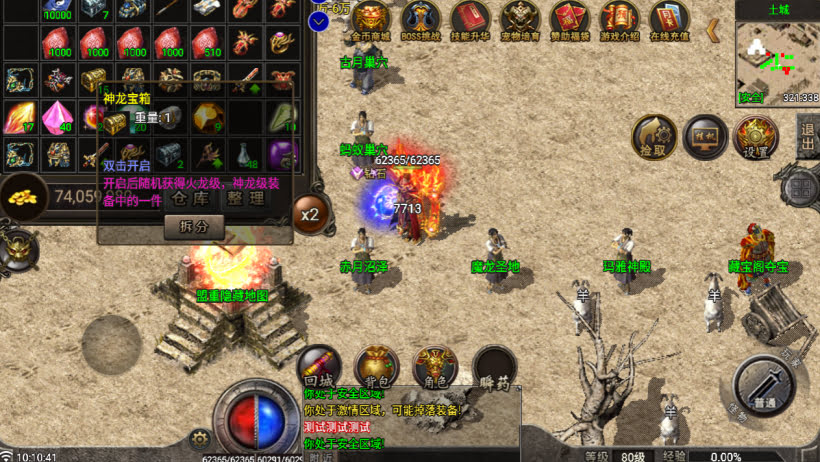Open the 游戏介绍 game introduction

[620, 20]
